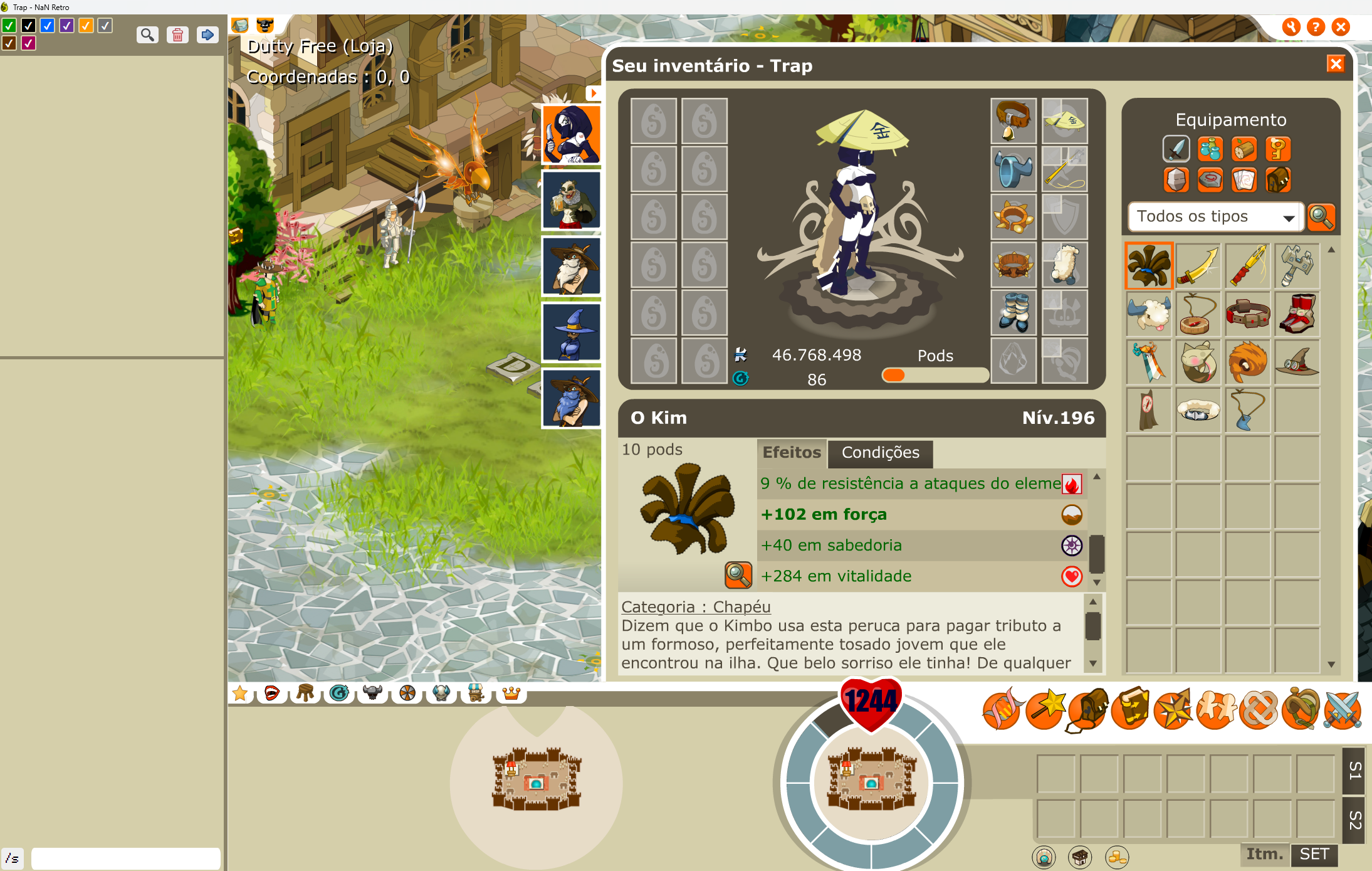Click the chat text input field

click(x=125, y=858)
